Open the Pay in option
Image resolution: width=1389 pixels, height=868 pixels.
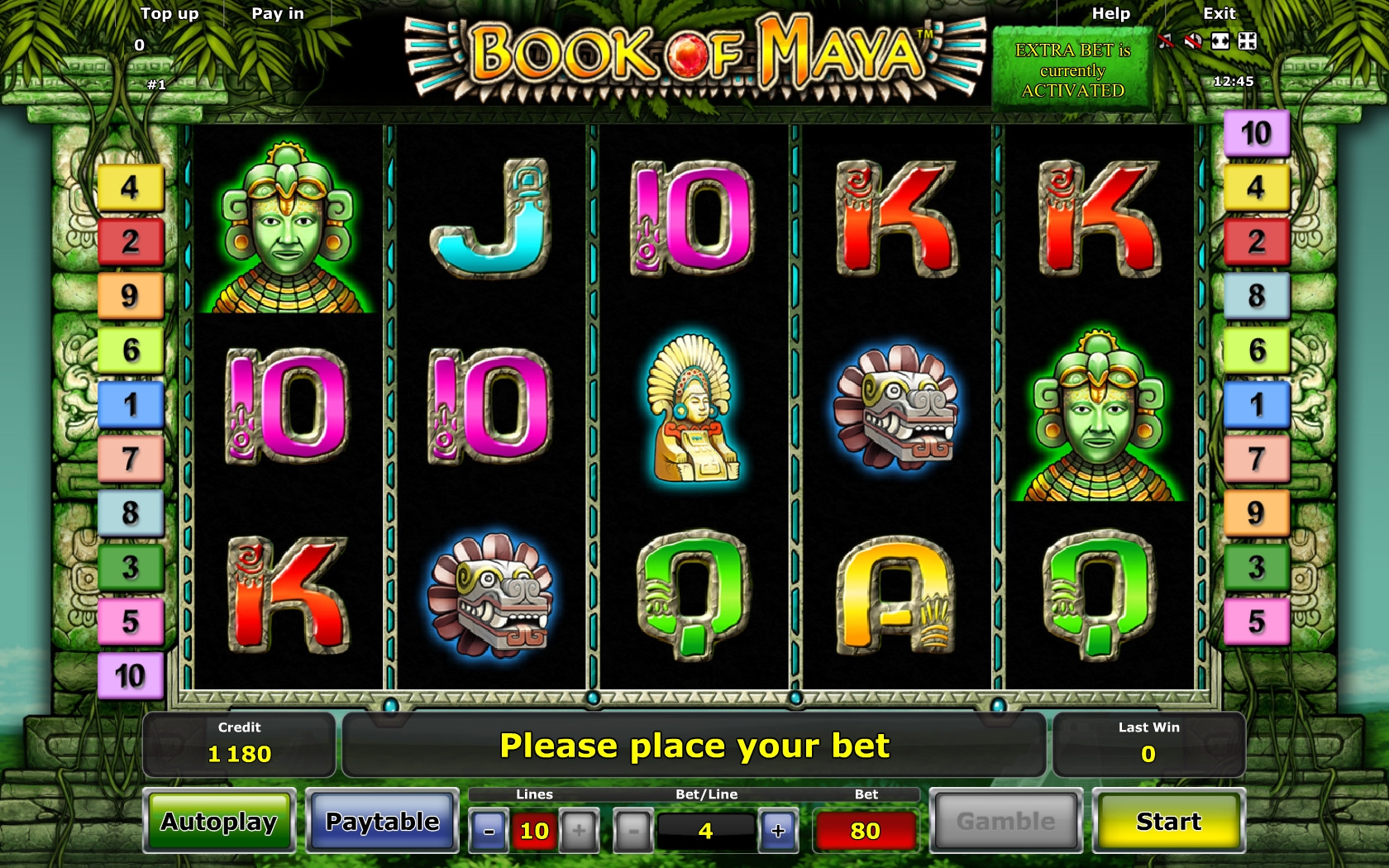(278, 13)
